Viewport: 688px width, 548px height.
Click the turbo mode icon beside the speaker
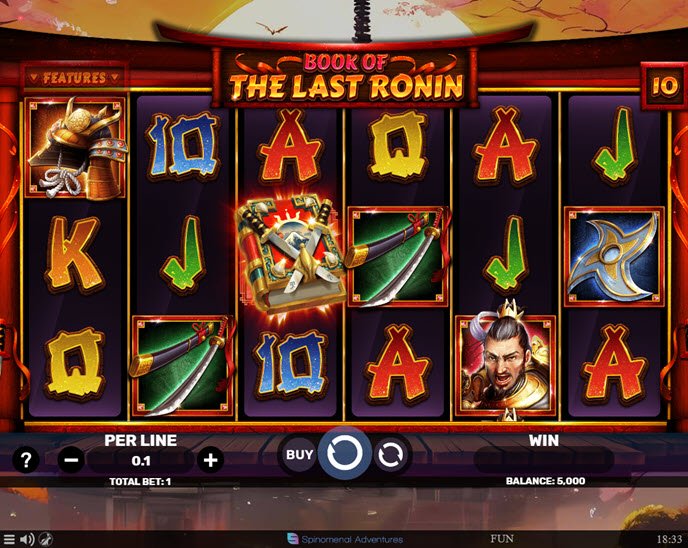[x=46, y=539]
